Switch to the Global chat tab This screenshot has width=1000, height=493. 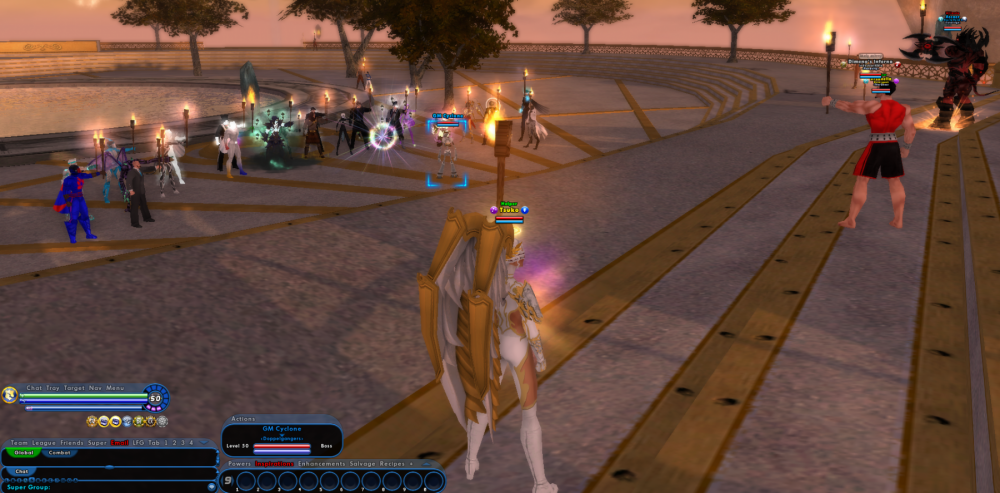(22, 452)
